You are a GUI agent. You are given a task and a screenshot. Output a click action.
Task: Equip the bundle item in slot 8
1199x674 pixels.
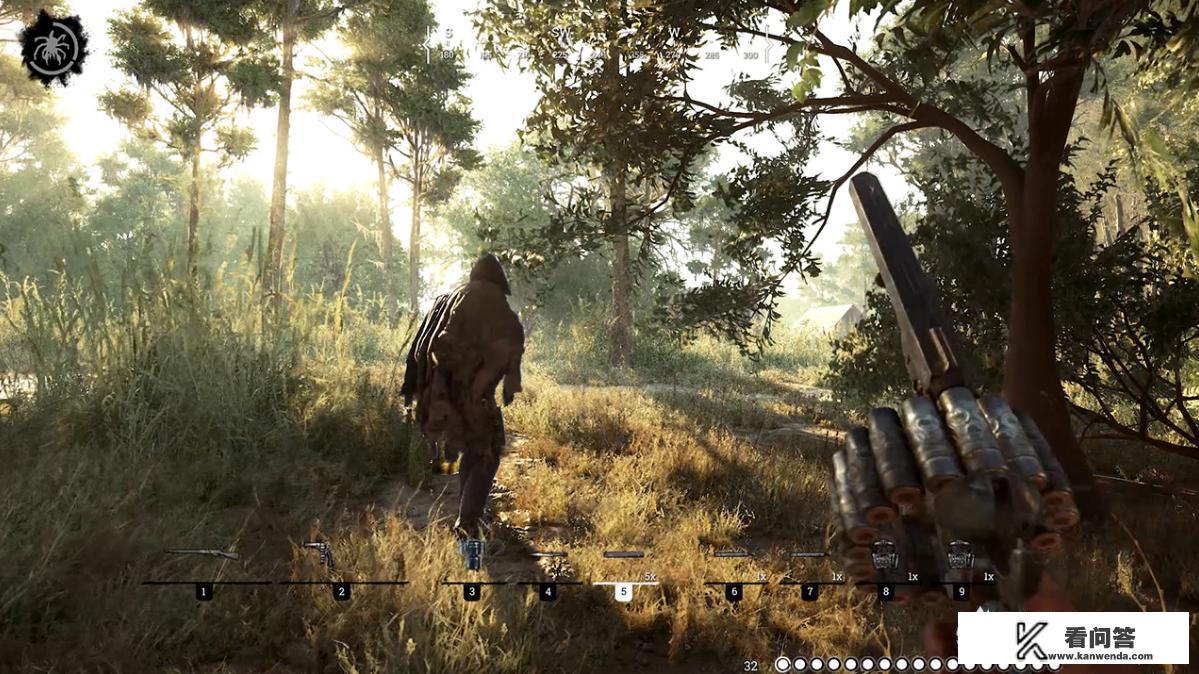884,552
